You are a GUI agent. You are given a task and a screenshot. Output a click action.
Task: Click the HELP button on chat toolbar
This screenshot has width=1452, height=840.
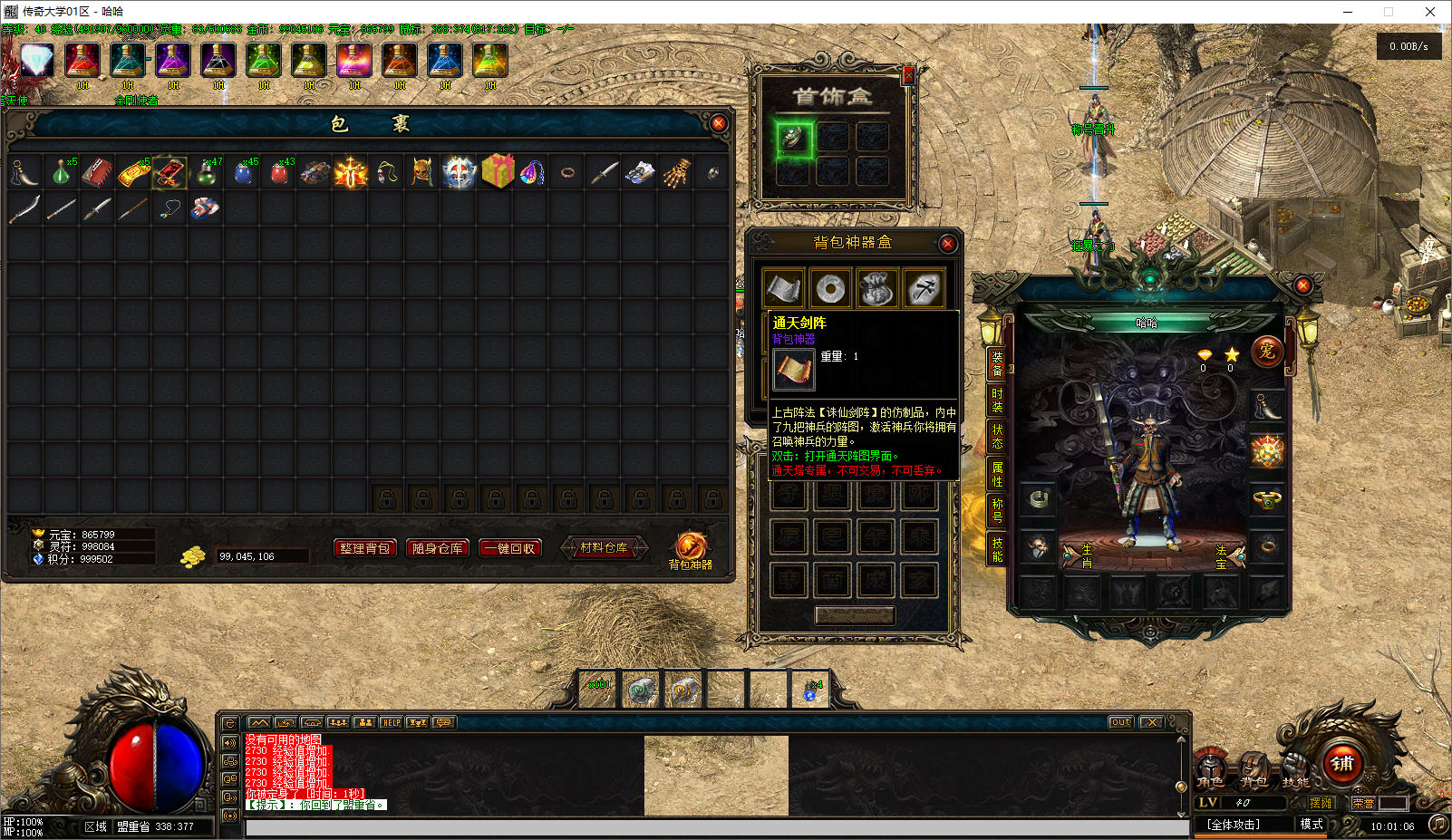click(391, 722)
